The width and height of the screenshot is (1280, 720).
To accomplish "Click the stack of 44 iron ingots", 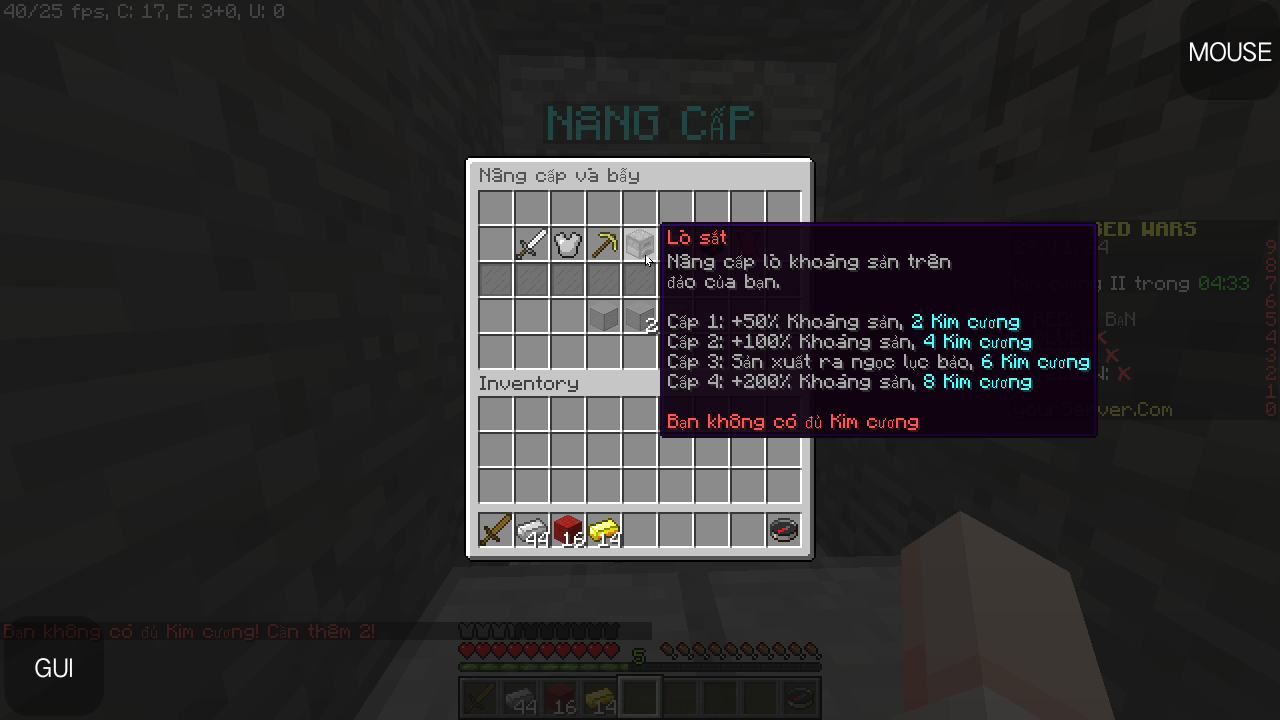I will (x=531, y=529).
